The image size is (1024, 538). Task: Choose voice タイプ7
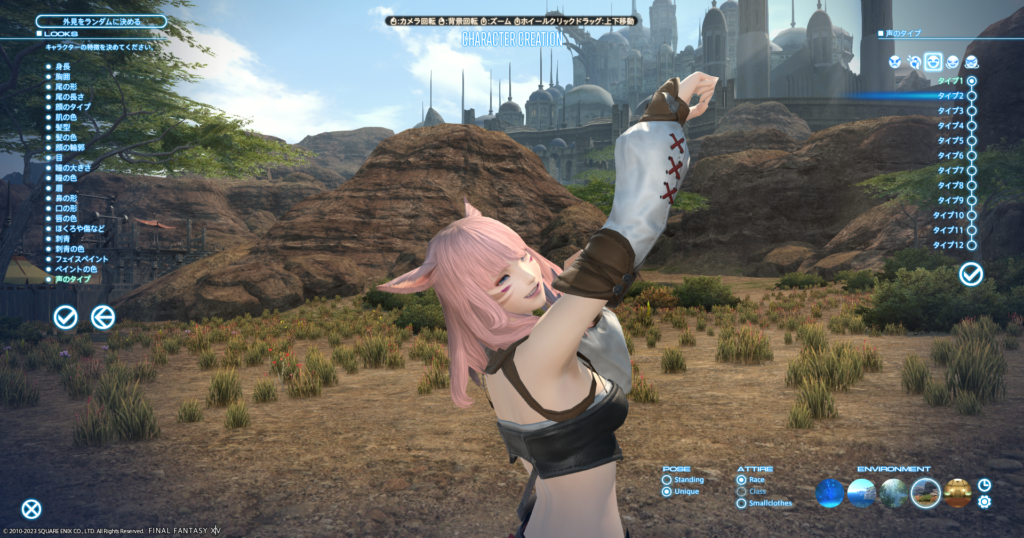pyautogui.click(x=971, y=171)
